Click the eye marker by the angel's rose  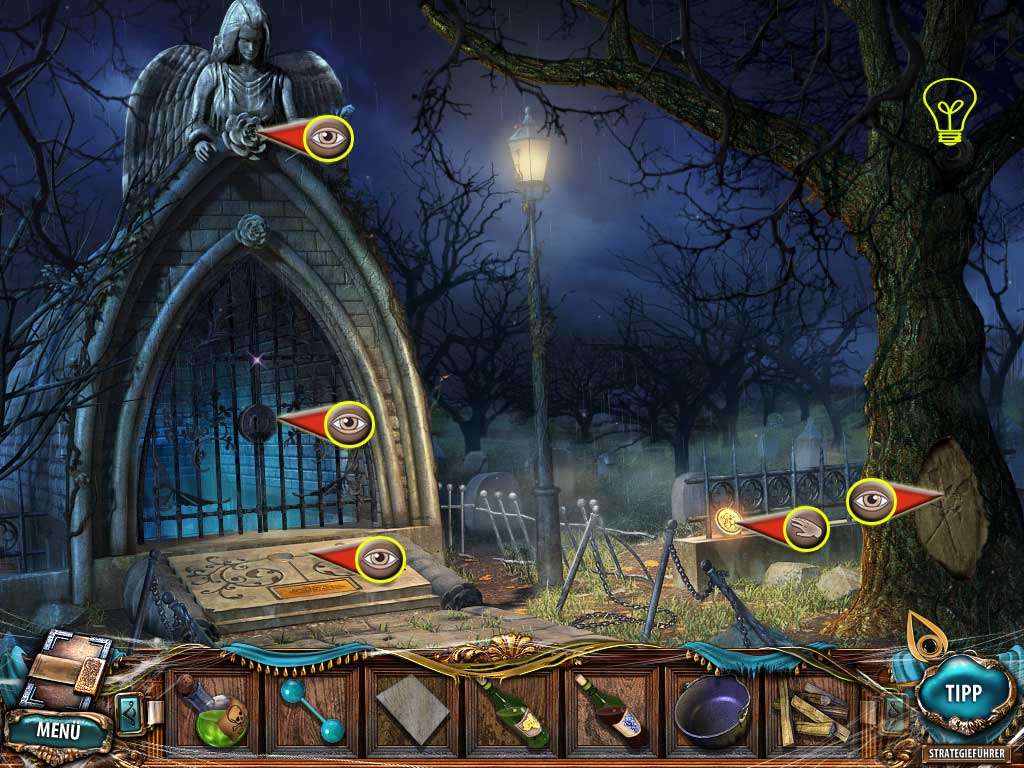(x=329, y=137)
